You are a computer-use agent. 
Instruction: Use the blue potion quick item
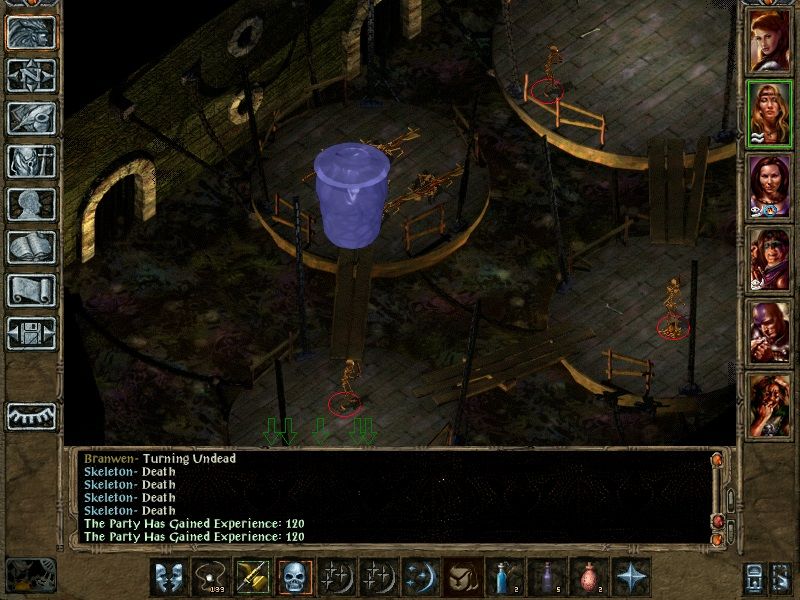[504, 578]
